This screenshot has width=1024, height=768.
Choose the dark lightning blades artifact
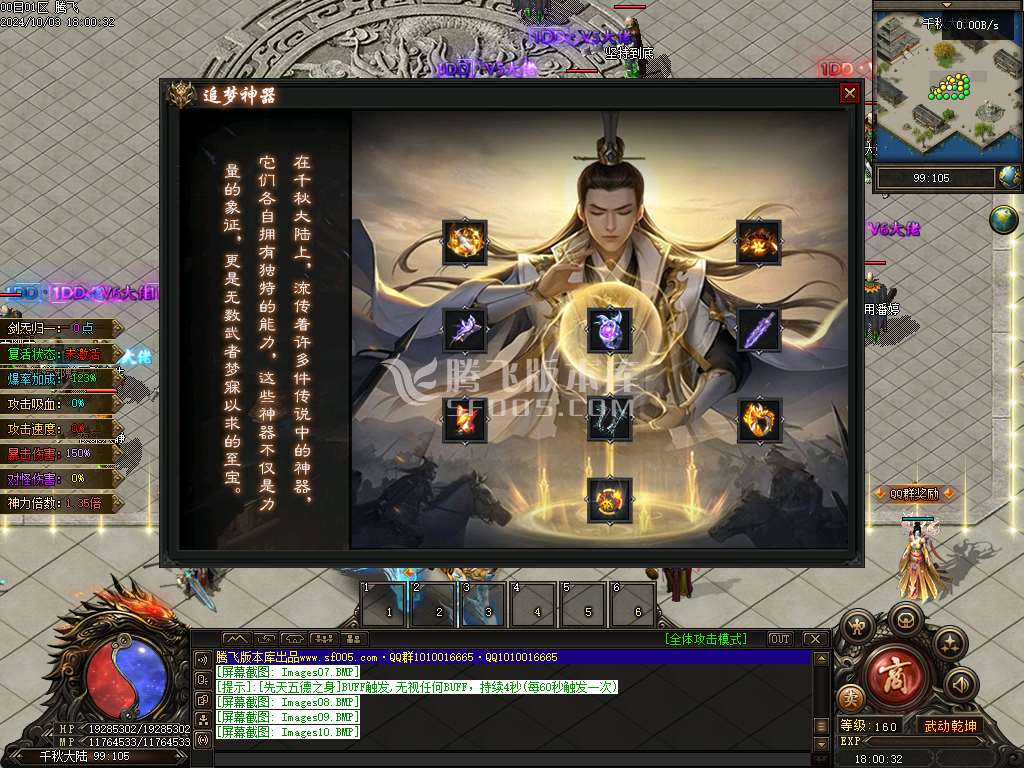609,420
